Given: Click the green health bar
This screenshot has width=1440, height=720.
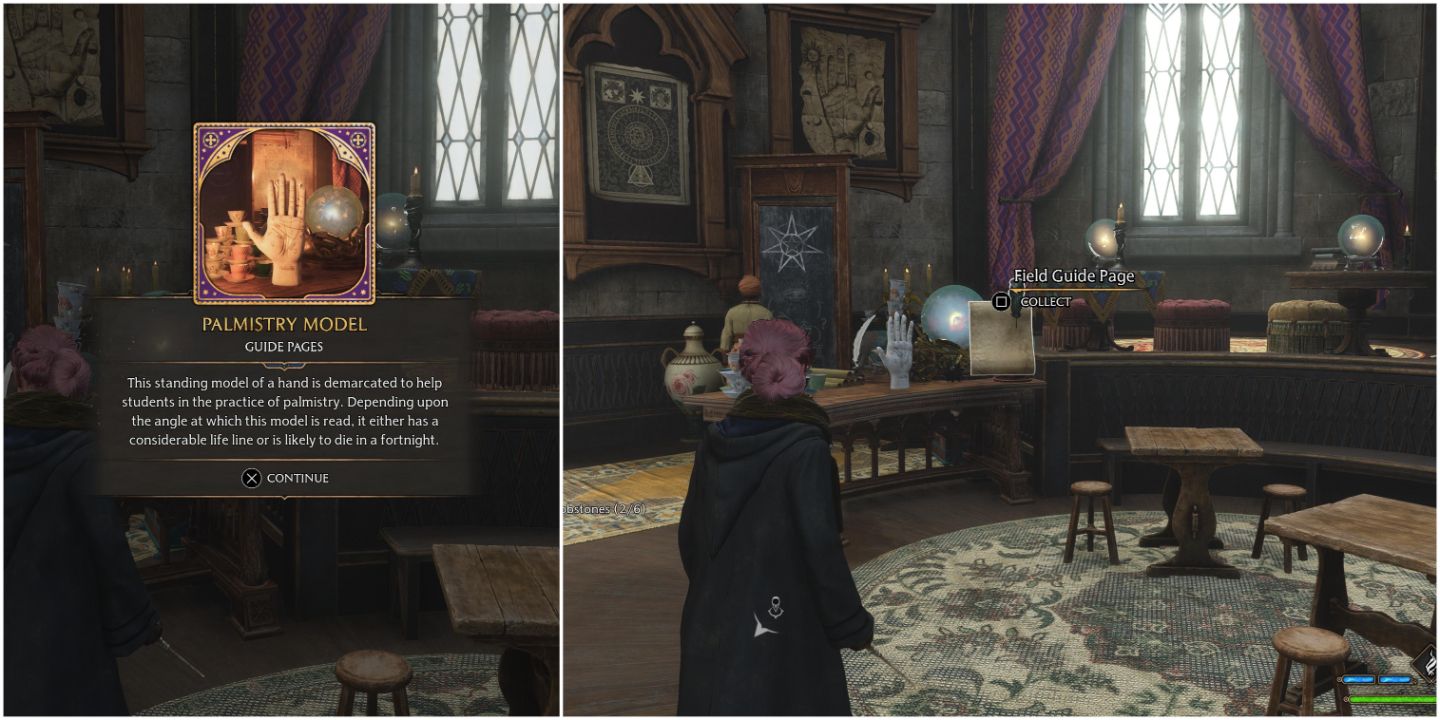Looking at the screenshot, I should pyautogui.click(x=1390, y=699).
